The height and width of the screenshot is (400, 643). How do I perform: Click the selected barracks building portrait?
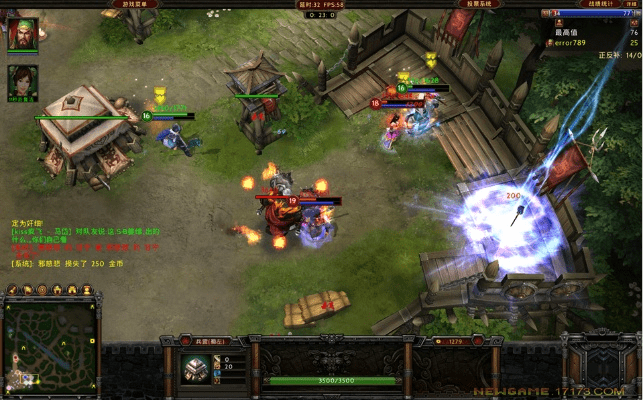point(194,366)
